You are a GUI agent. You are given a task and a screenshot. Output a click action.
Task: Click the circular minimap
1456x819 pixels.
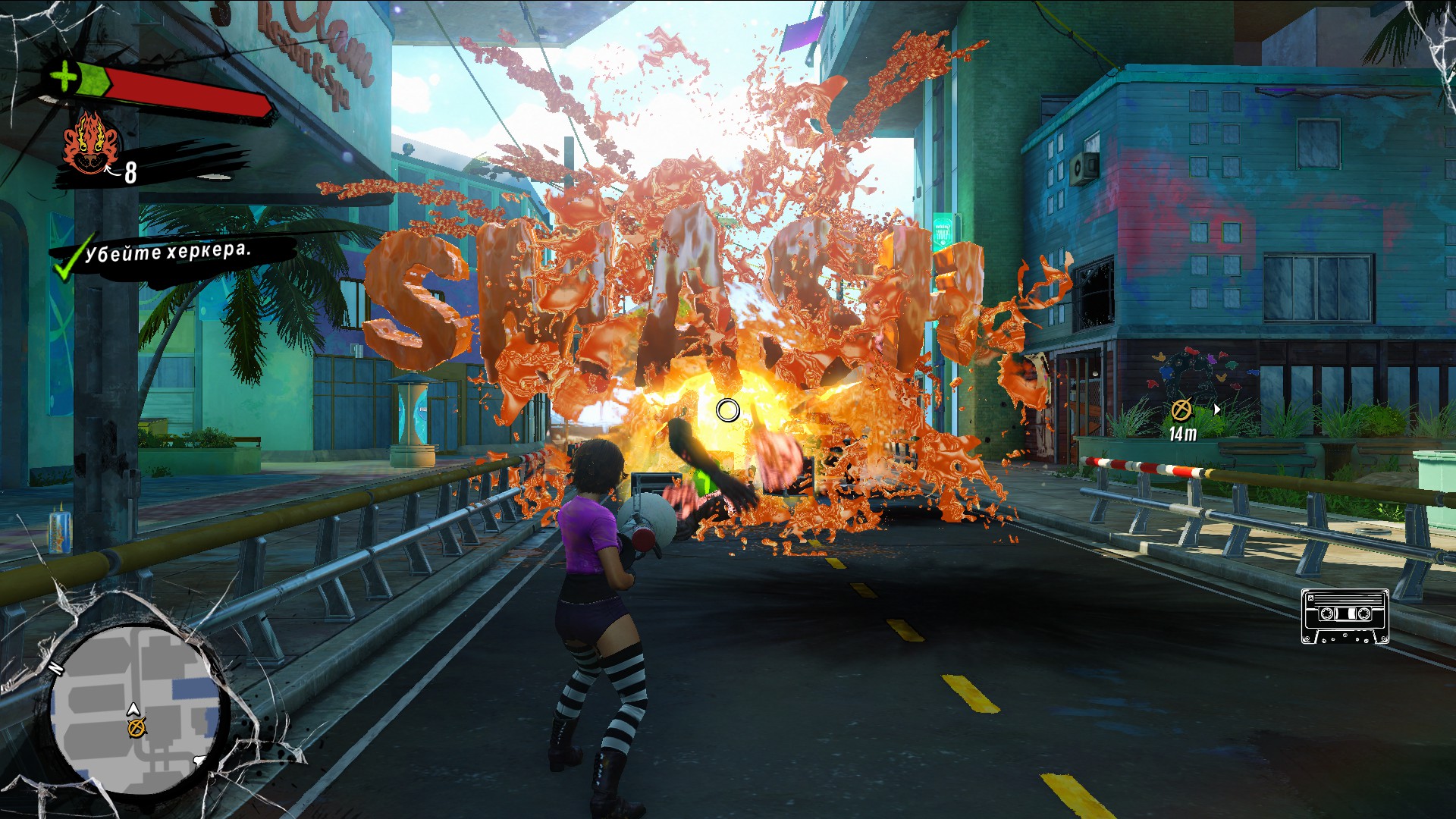click(x=135, y=710)
